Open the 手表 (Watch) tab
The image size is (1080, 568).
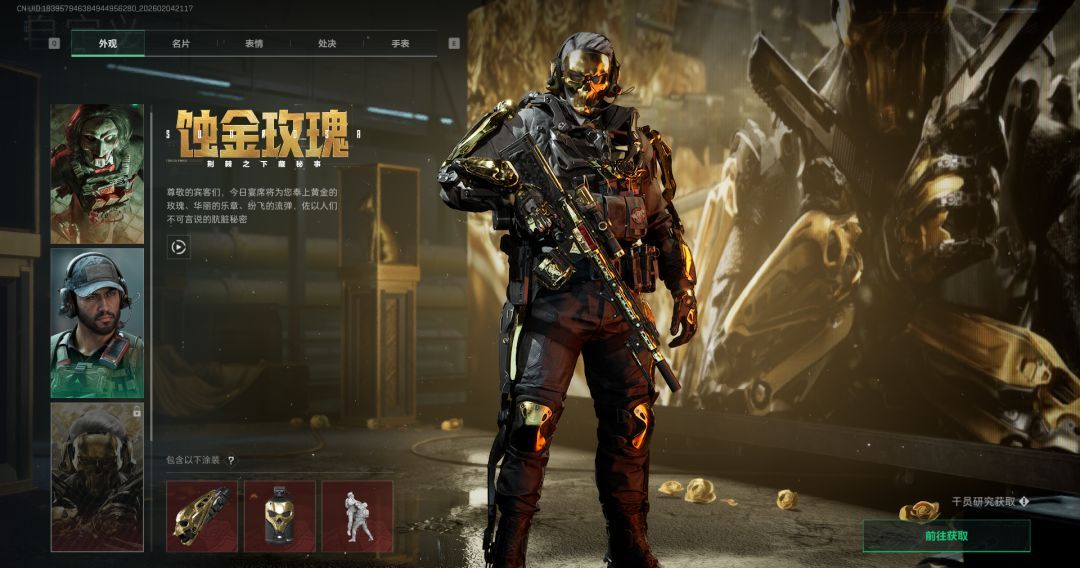coord(400,44)
